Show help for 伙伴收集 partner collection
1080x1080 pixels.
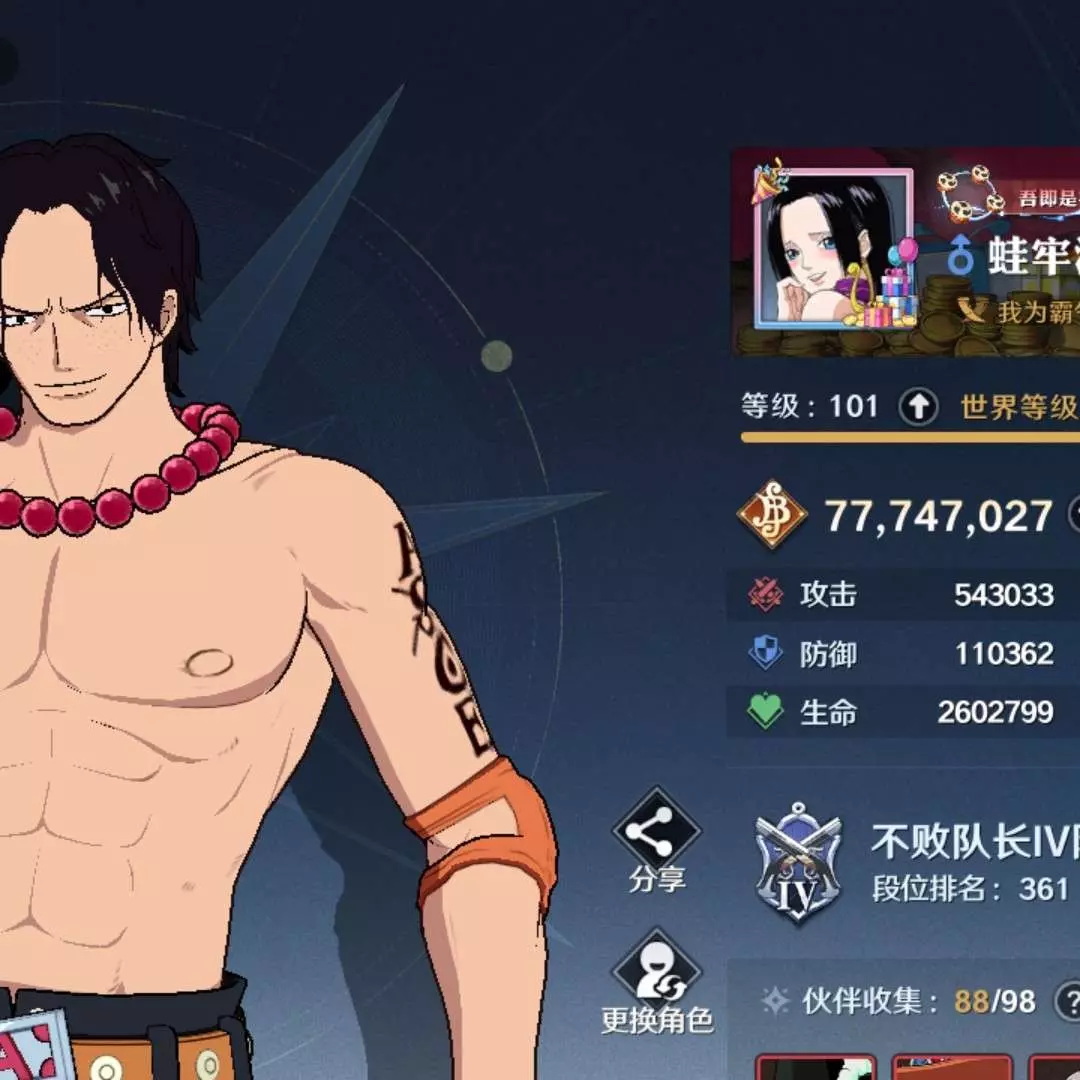[1069, 1000]
